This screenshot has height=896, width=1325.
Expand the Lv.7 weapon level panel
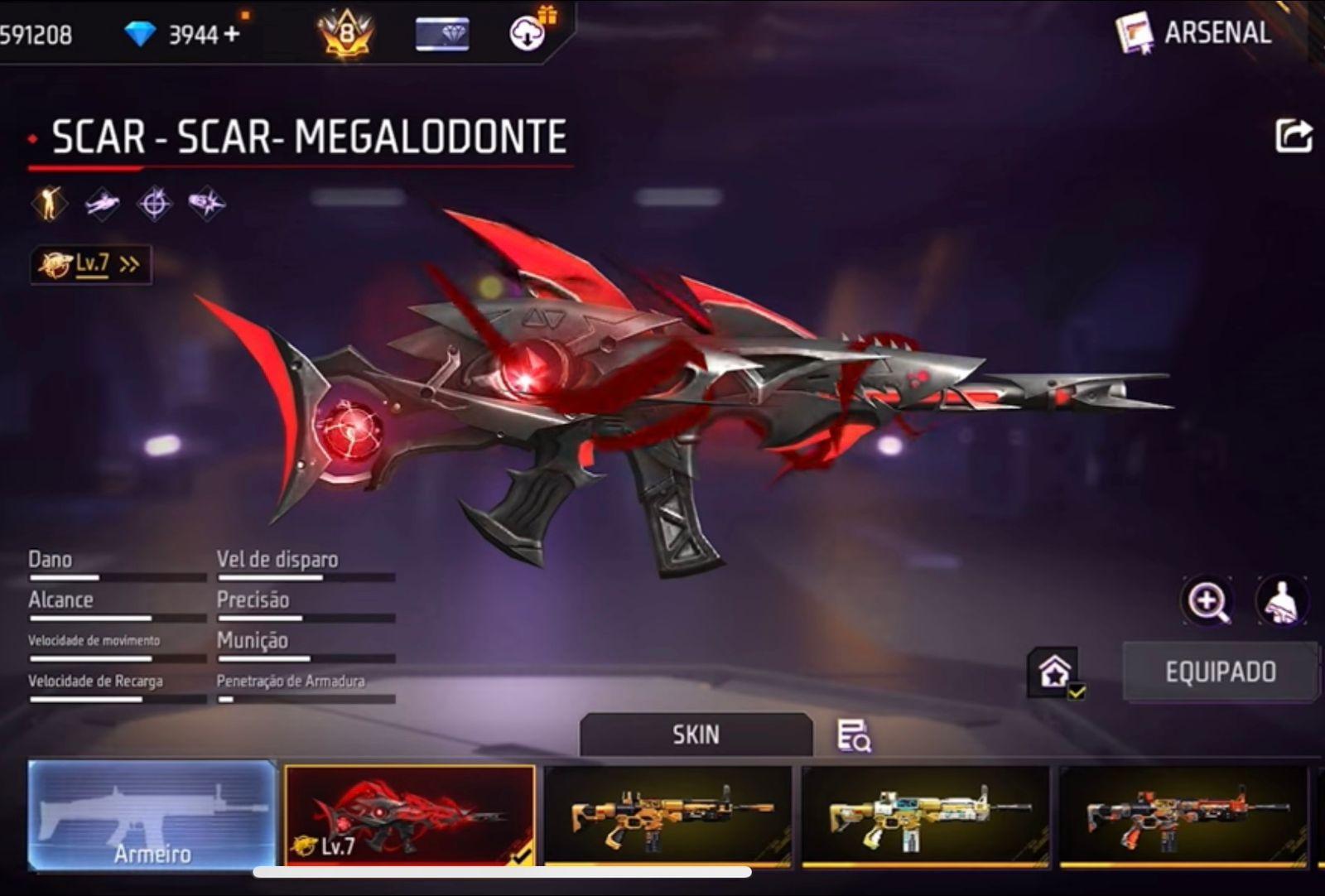[x=89, y=263]
